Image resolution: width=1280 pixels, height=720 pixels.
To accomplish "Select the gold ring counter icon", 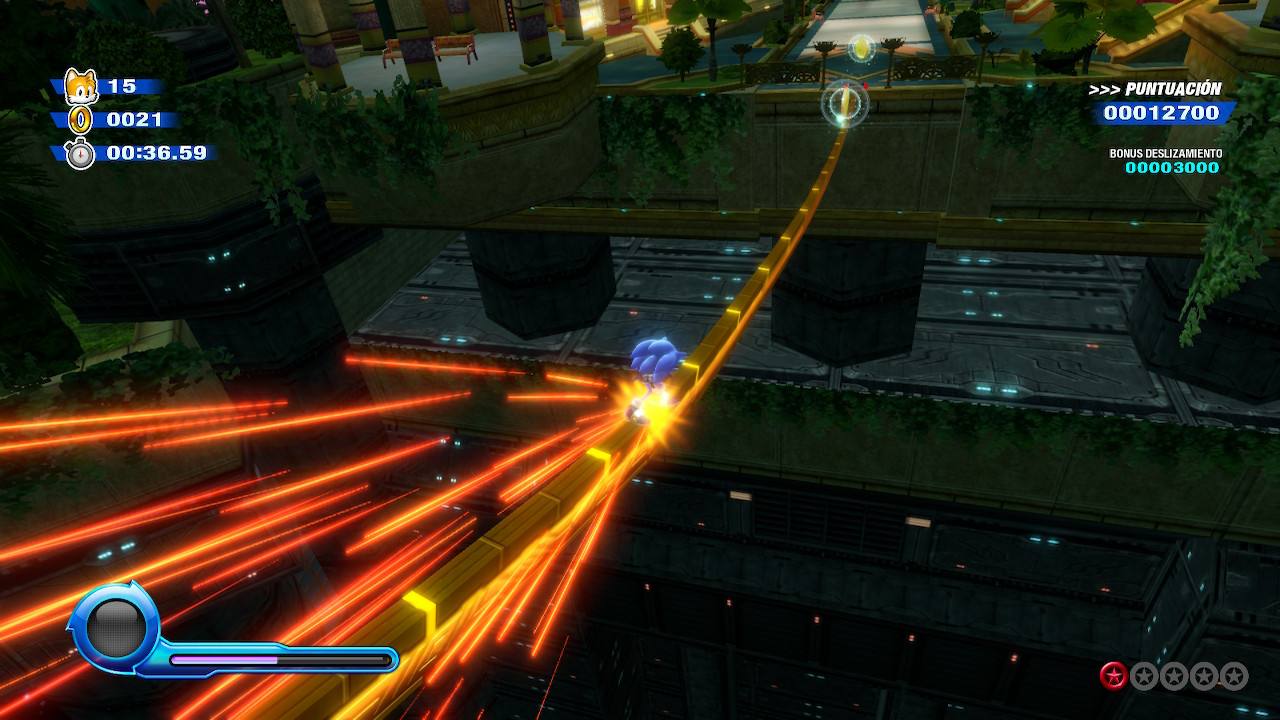I will 81,121.
